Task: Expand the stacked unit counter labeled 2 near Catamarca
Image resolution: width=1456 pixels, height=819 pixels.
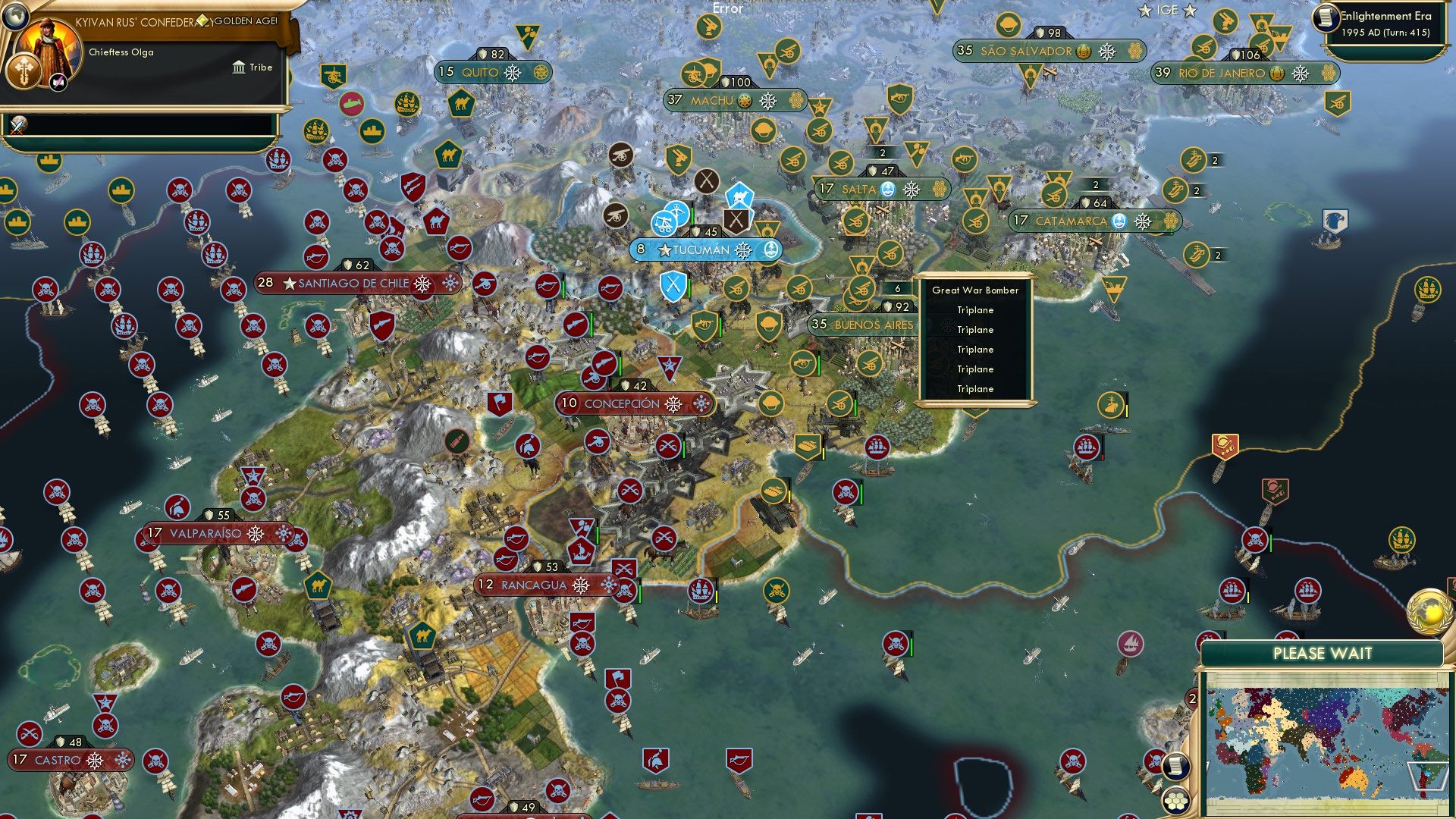Action: pos(1094,183)
